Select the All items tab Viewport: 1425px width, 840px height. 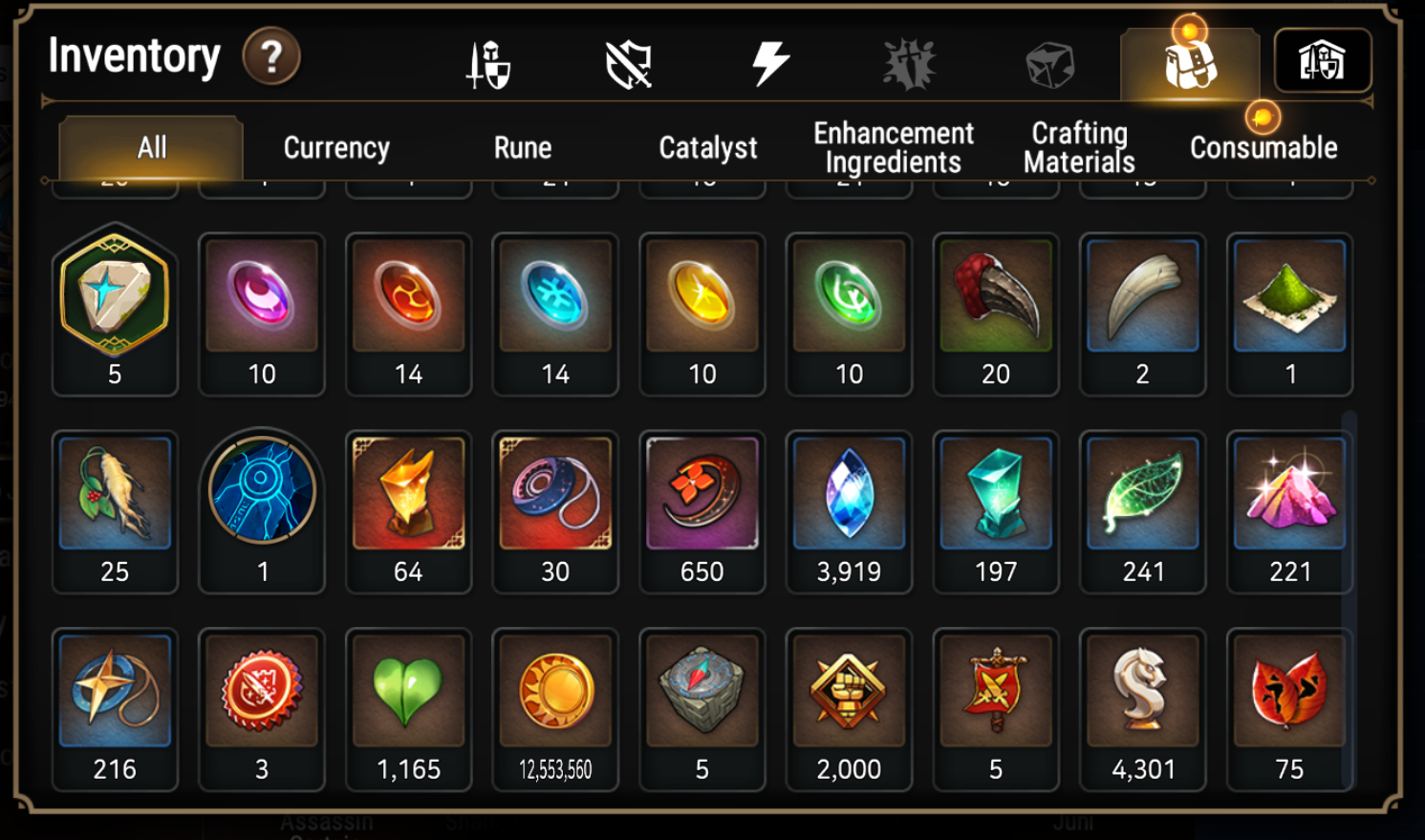tap(152, 148)
